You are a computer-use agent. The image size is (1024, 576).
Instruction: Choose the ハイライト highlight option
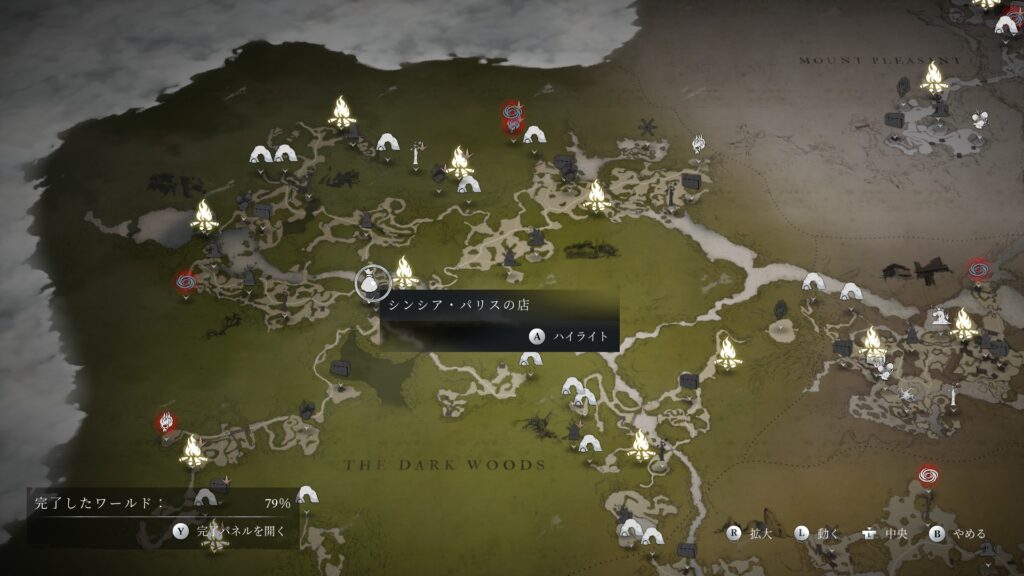click(x=569, y=337)
